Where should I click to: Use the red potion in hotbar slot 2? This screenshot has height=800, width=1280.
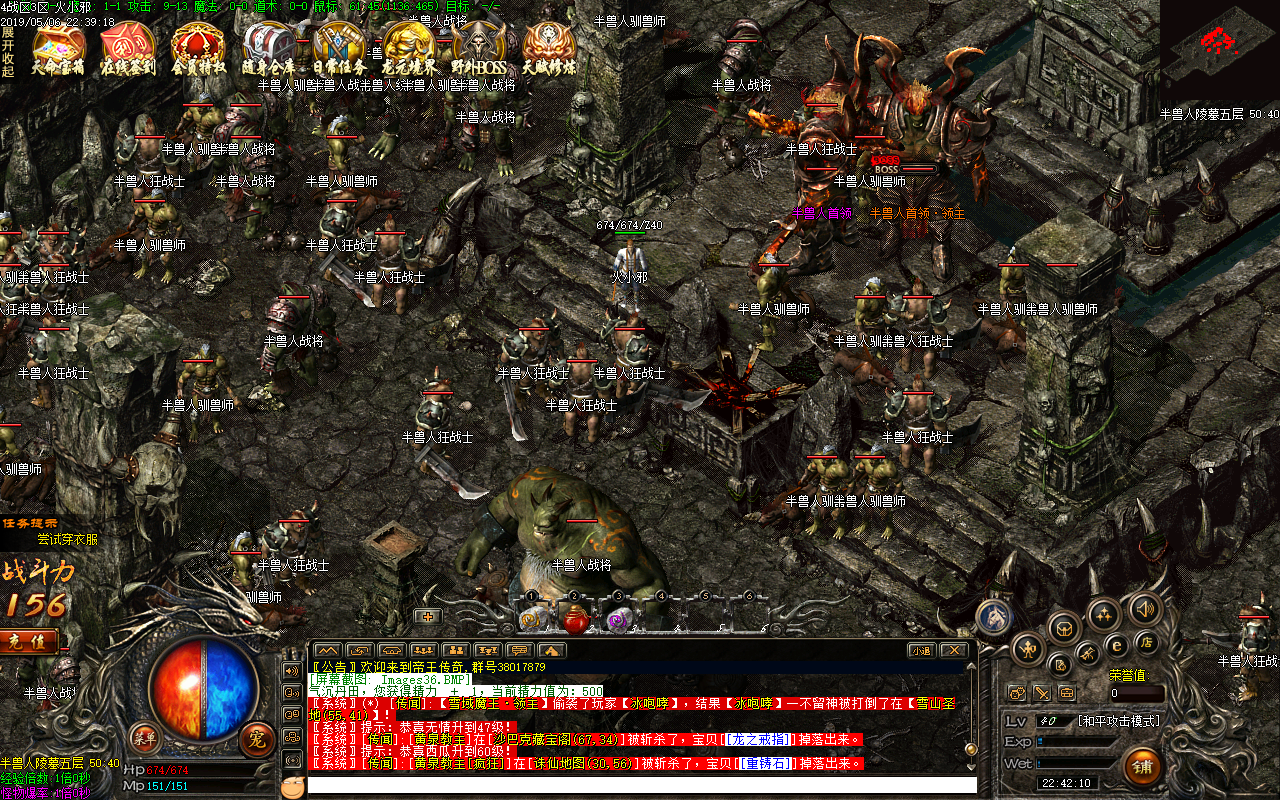(x=575, y=620)
